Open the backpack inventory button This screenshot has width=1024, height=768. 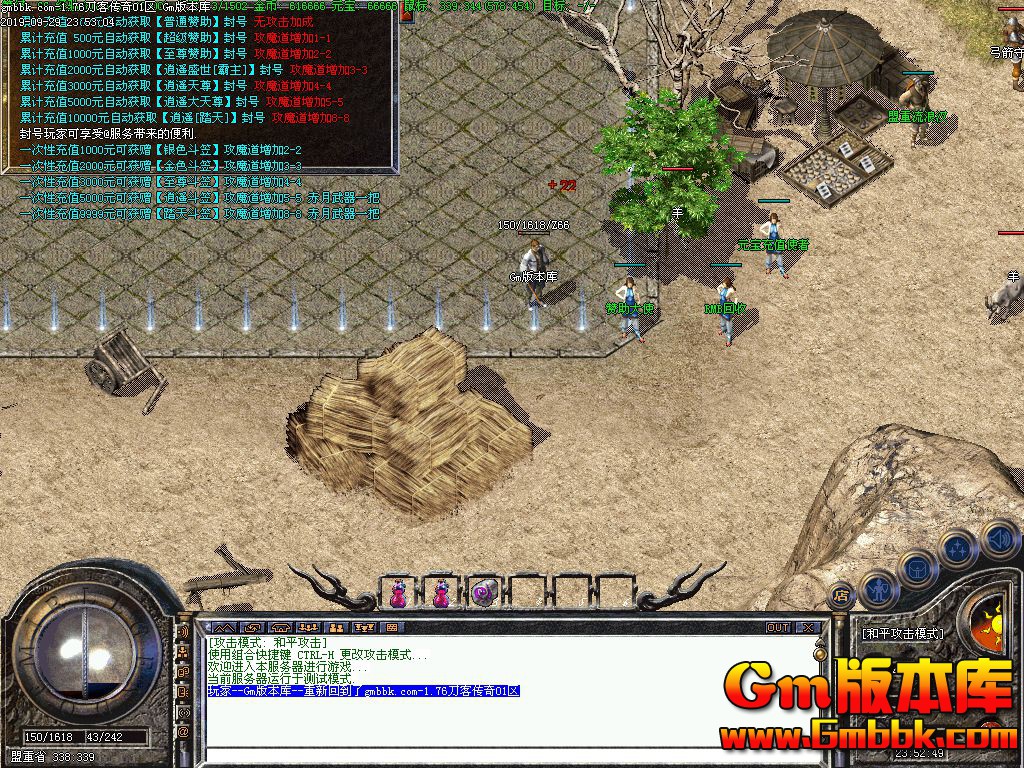(917, 567)
